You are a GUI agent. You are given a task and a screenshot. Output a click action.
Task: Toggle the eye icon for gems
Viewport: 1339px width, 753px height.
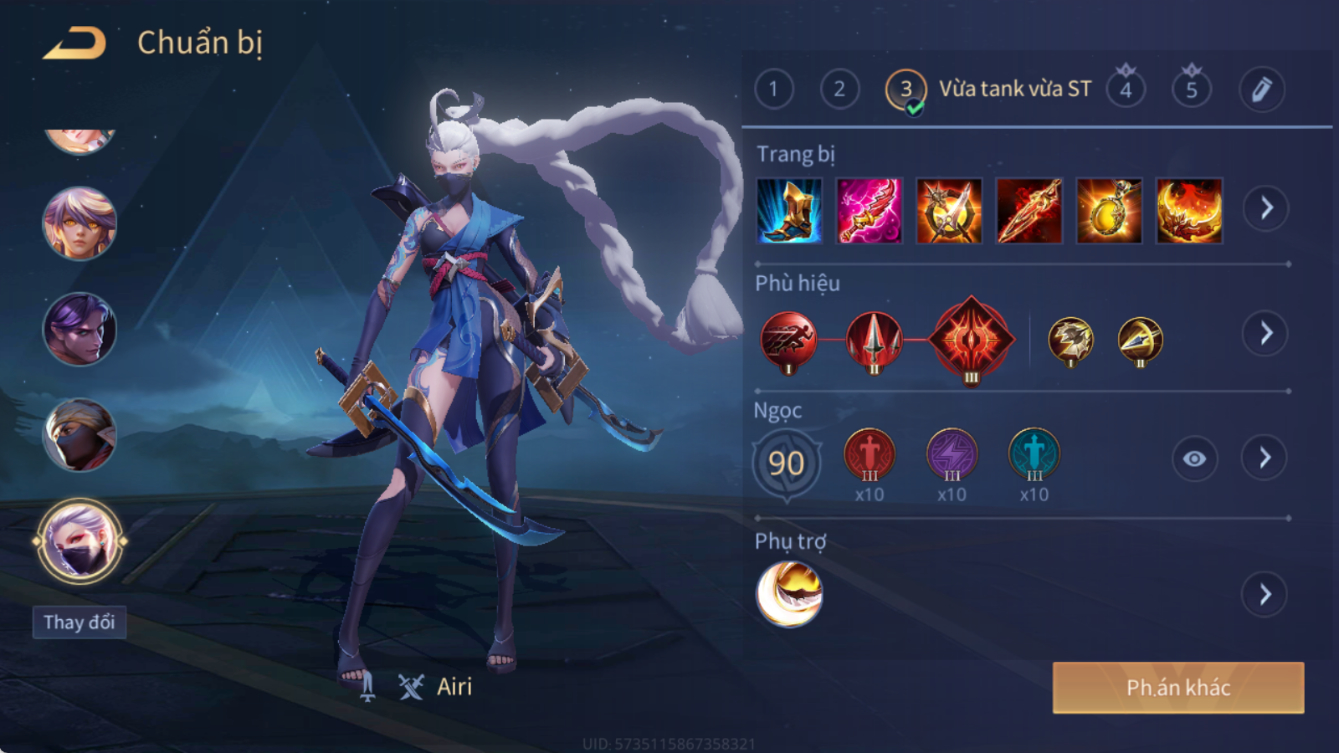point(1194,459)
